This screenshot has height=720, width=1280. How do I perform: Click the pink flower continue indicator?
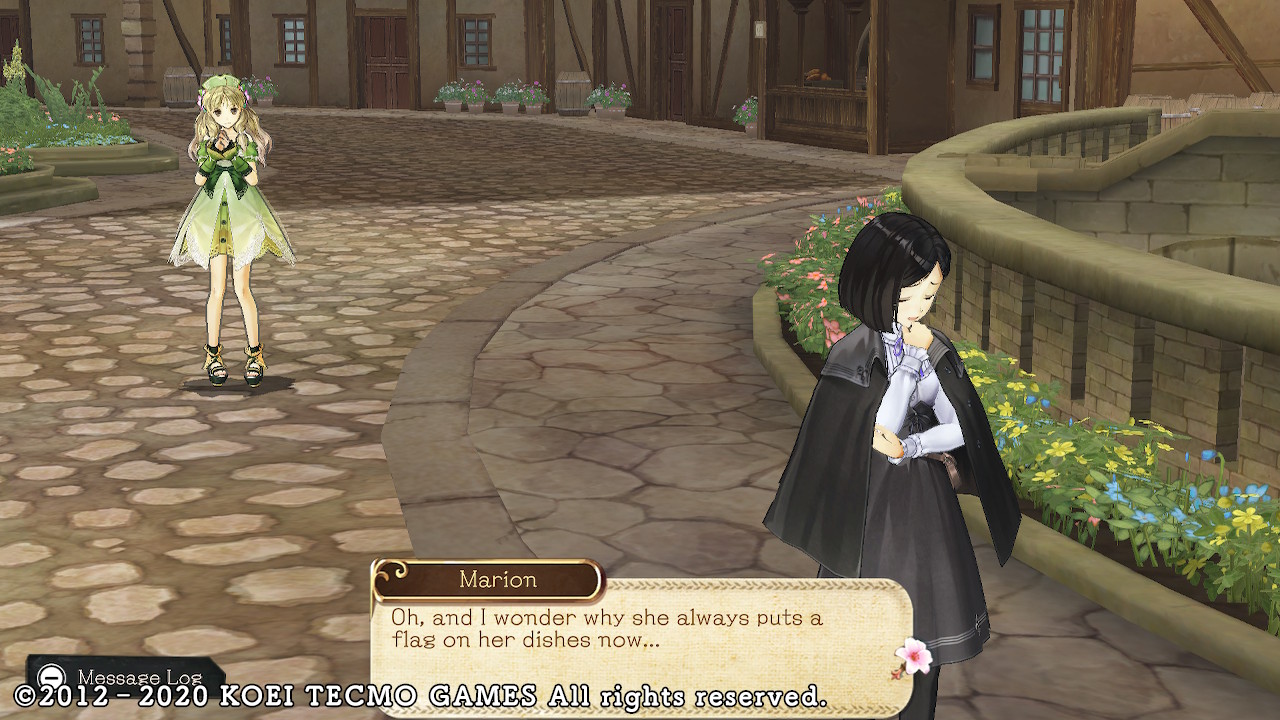tap(912, 657)
